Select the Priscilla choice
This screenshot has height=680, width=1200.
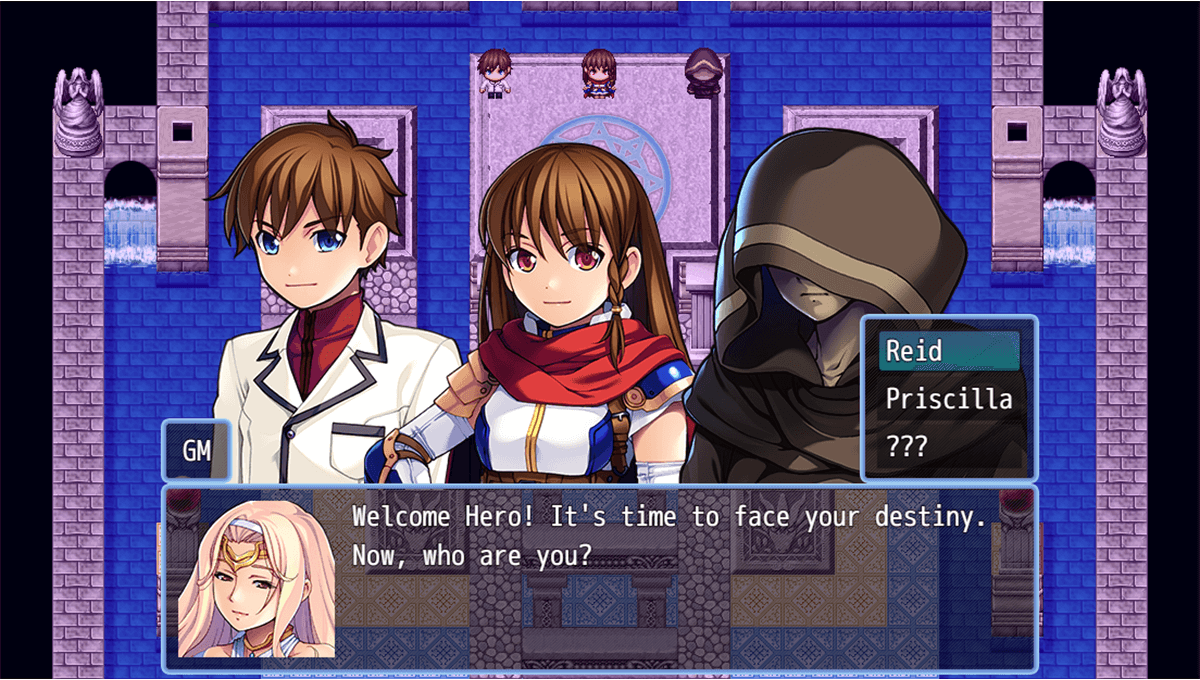pyautogui.click(x=948, y=399)
